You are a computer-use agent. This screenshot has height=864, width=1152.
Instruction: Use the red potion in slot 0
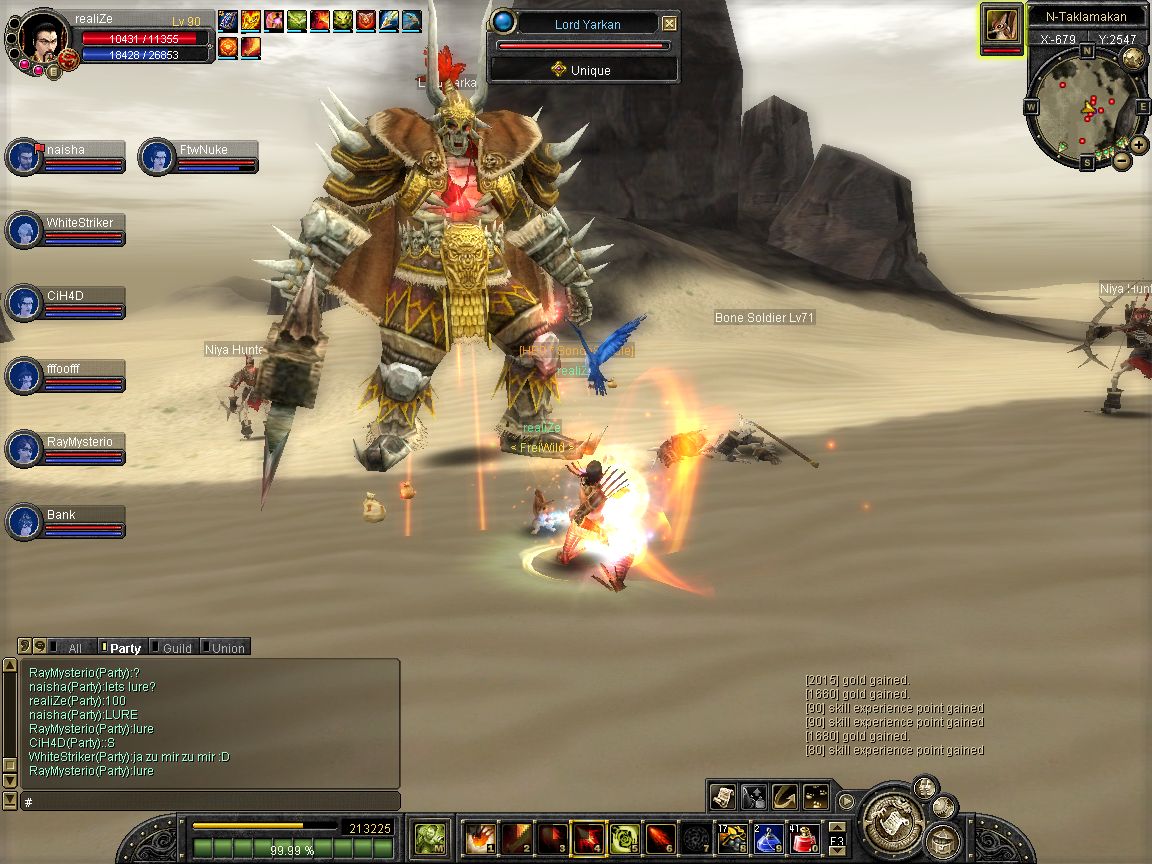coord(805,836)
